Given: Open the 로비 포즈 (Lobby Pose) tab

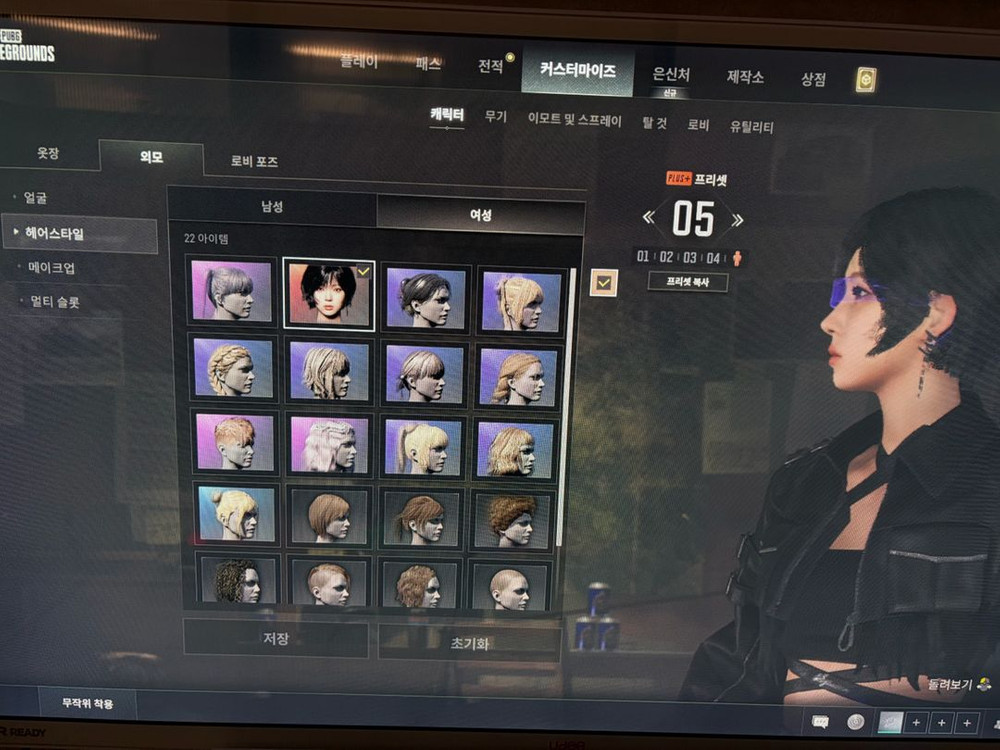Looking at the screenshot, I should [x=254, y=161].
